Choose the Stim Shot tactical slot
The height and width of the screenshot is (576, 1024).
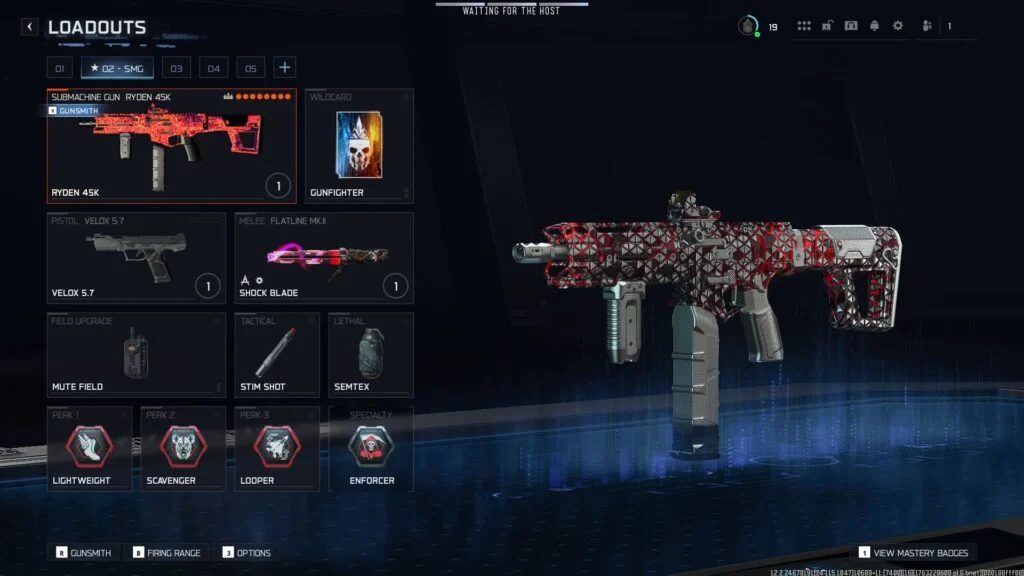276,355
